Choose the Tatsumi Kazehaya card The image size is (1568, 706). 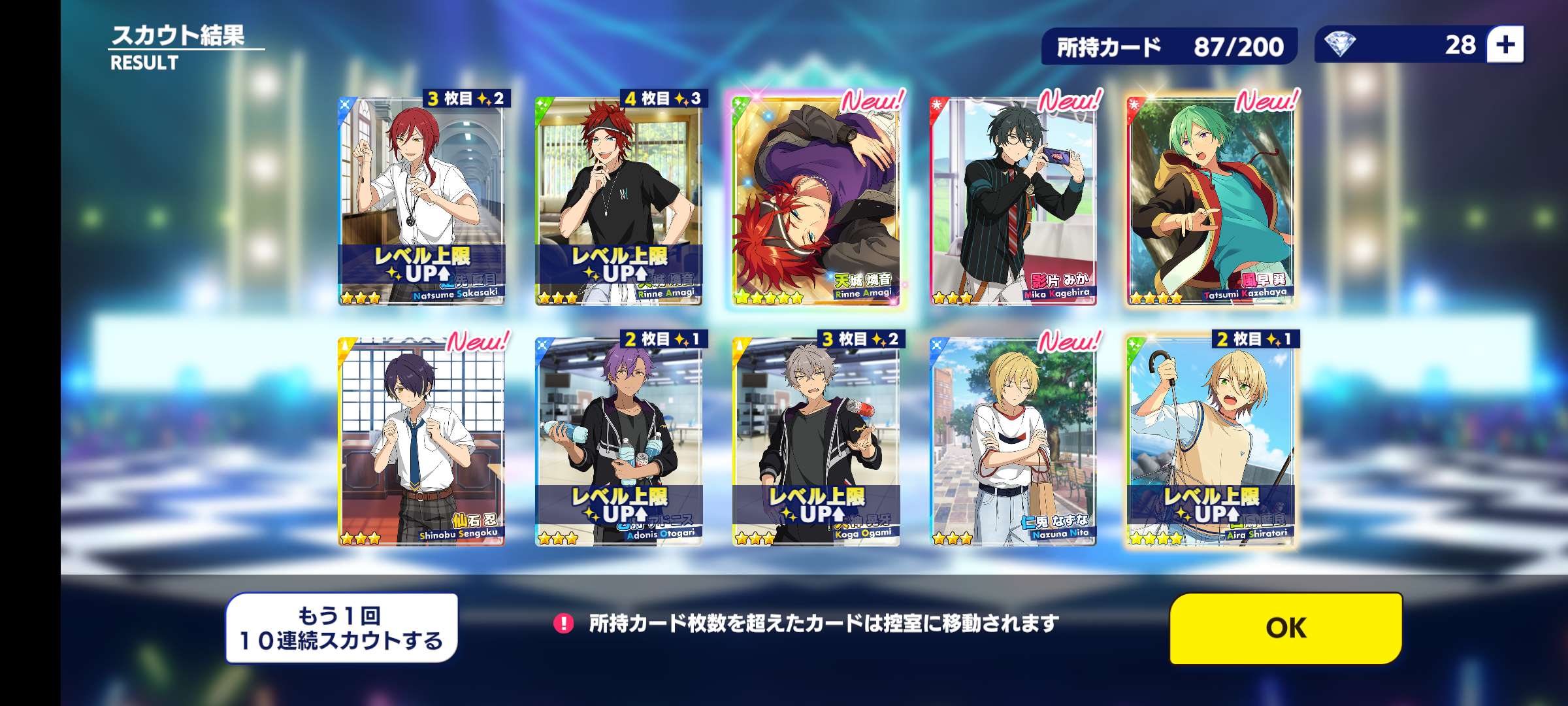pyautogui.click(x=1211, y=201)
